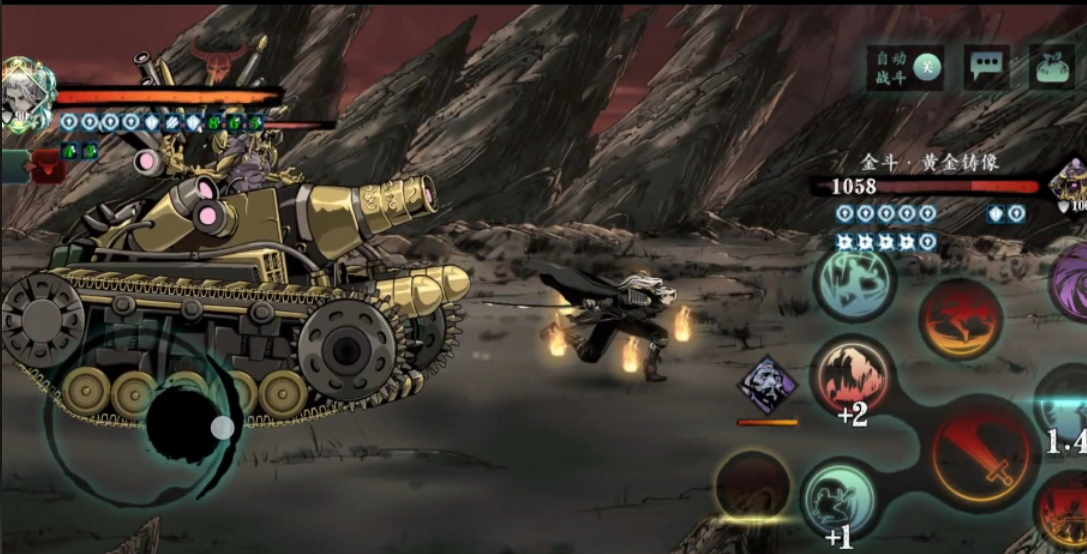
Task: Trigger the red-orange slashing skill
Action: pos(960,319)
